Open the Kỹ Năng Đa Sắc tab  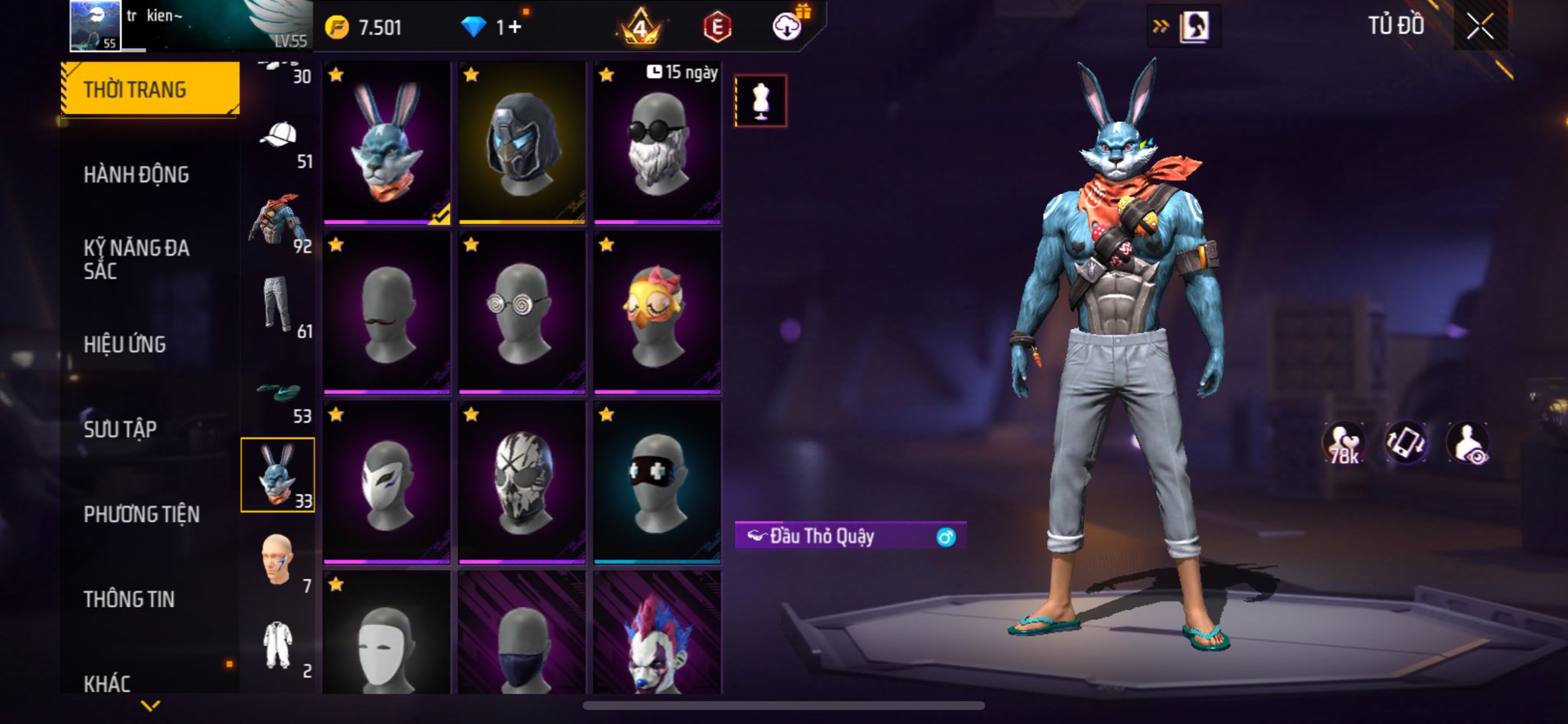(x=136, y=259)
